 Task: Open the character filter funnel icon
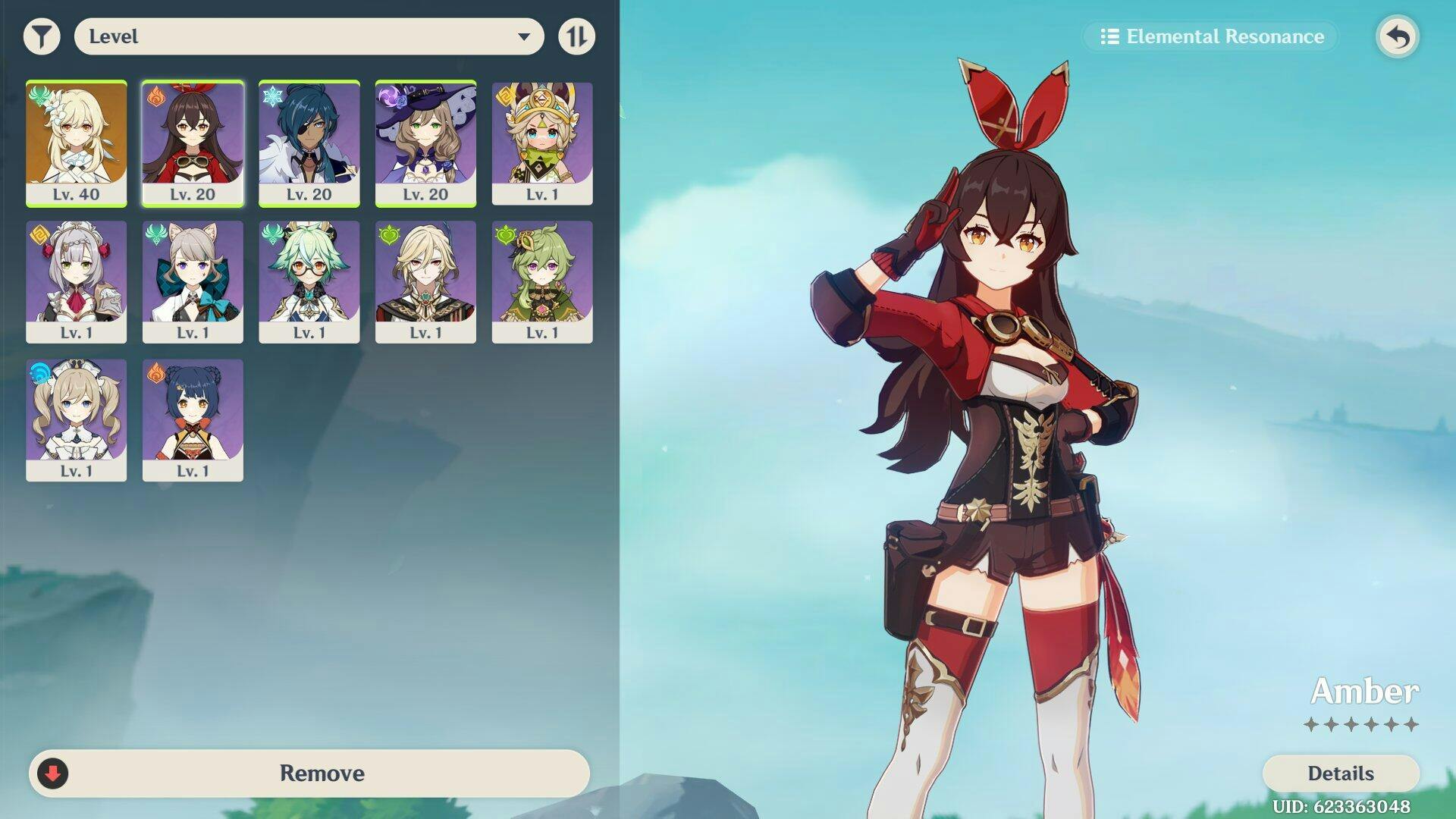click(42, 36)
